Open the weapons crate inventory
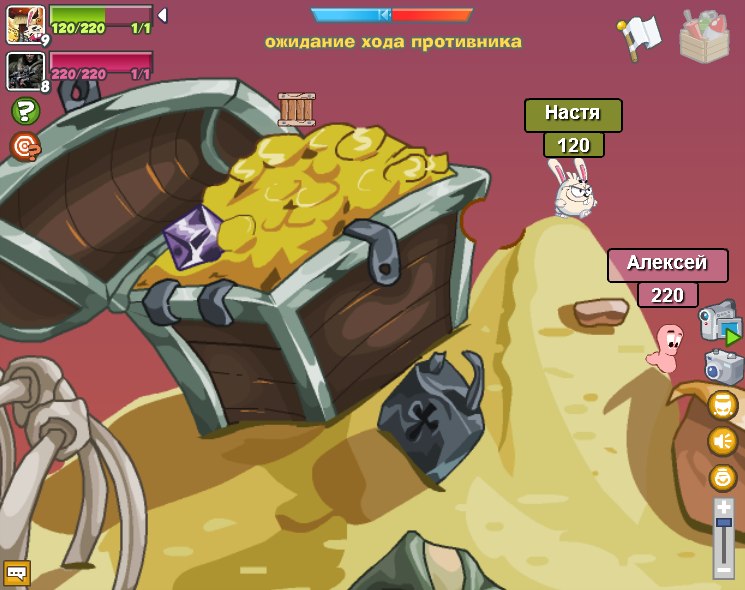The height and width of the screenshot is (590, 745). [x=704, y=37]
